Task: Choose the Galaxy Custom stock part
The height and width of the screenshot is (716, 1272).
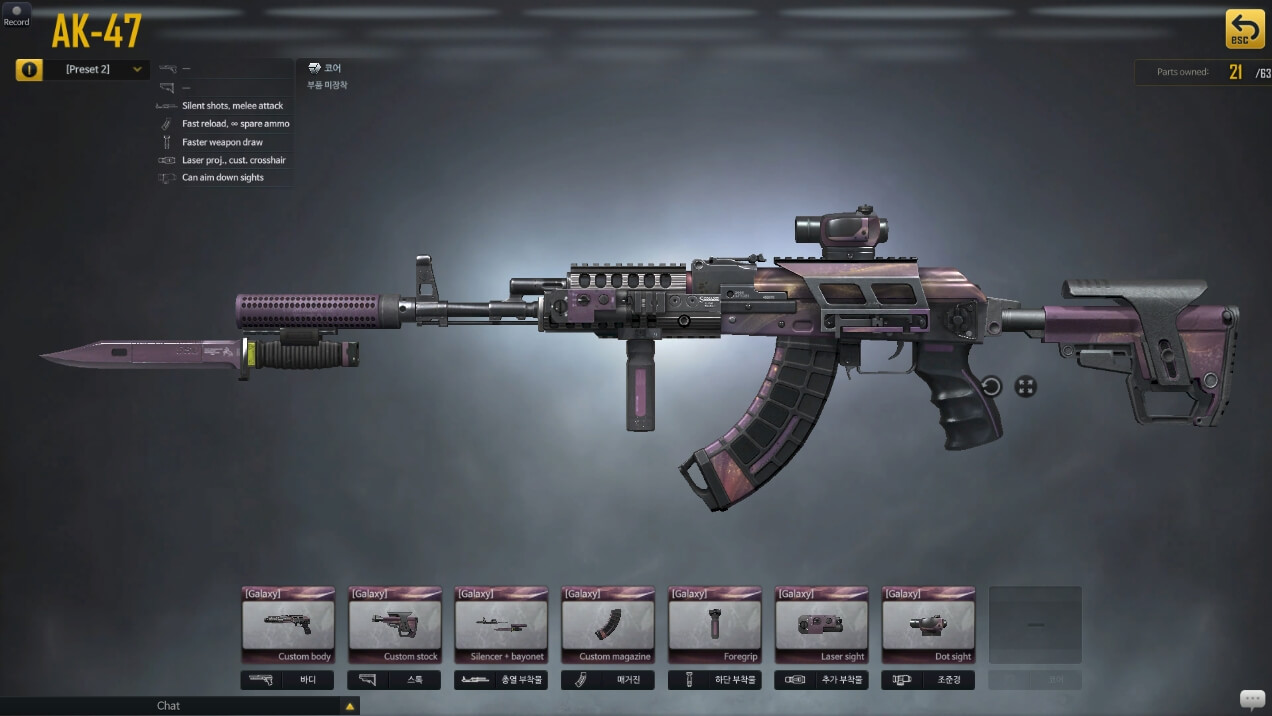Action: tap(394, 625)
